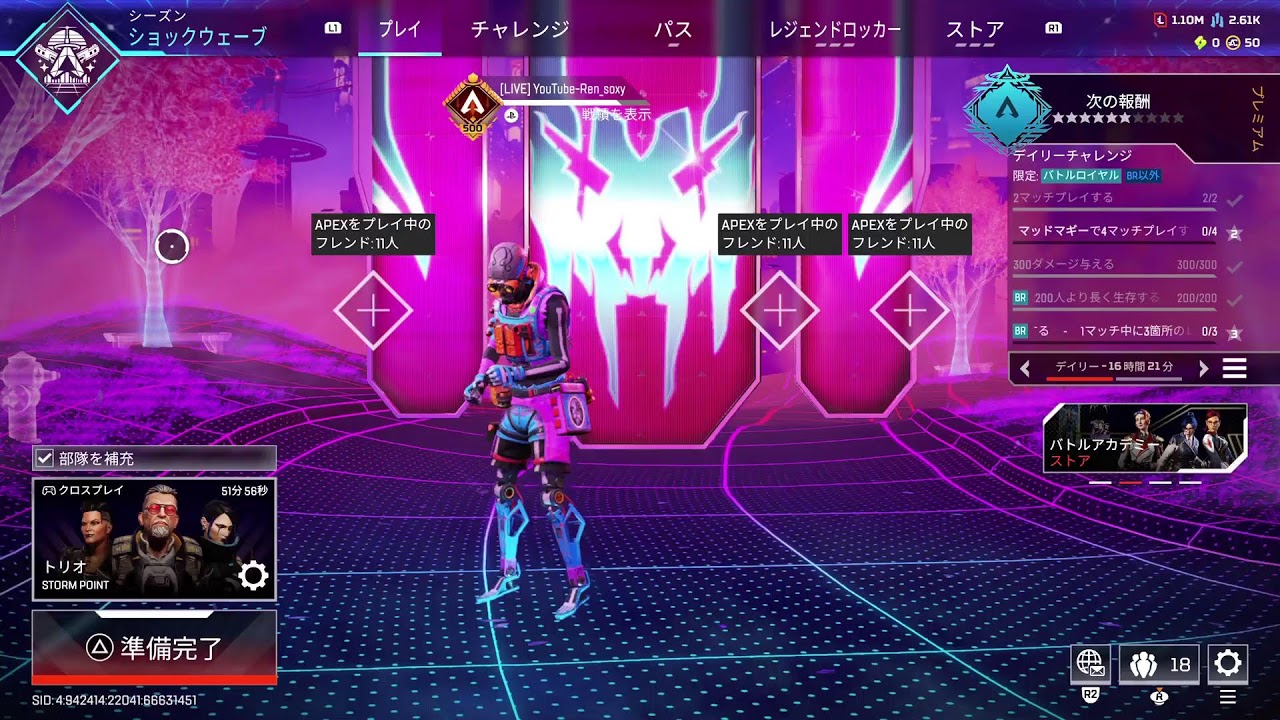The image size is (1280, 720).
Task: Open the ストア tab in the top menu
Action: tap(973, 30)
